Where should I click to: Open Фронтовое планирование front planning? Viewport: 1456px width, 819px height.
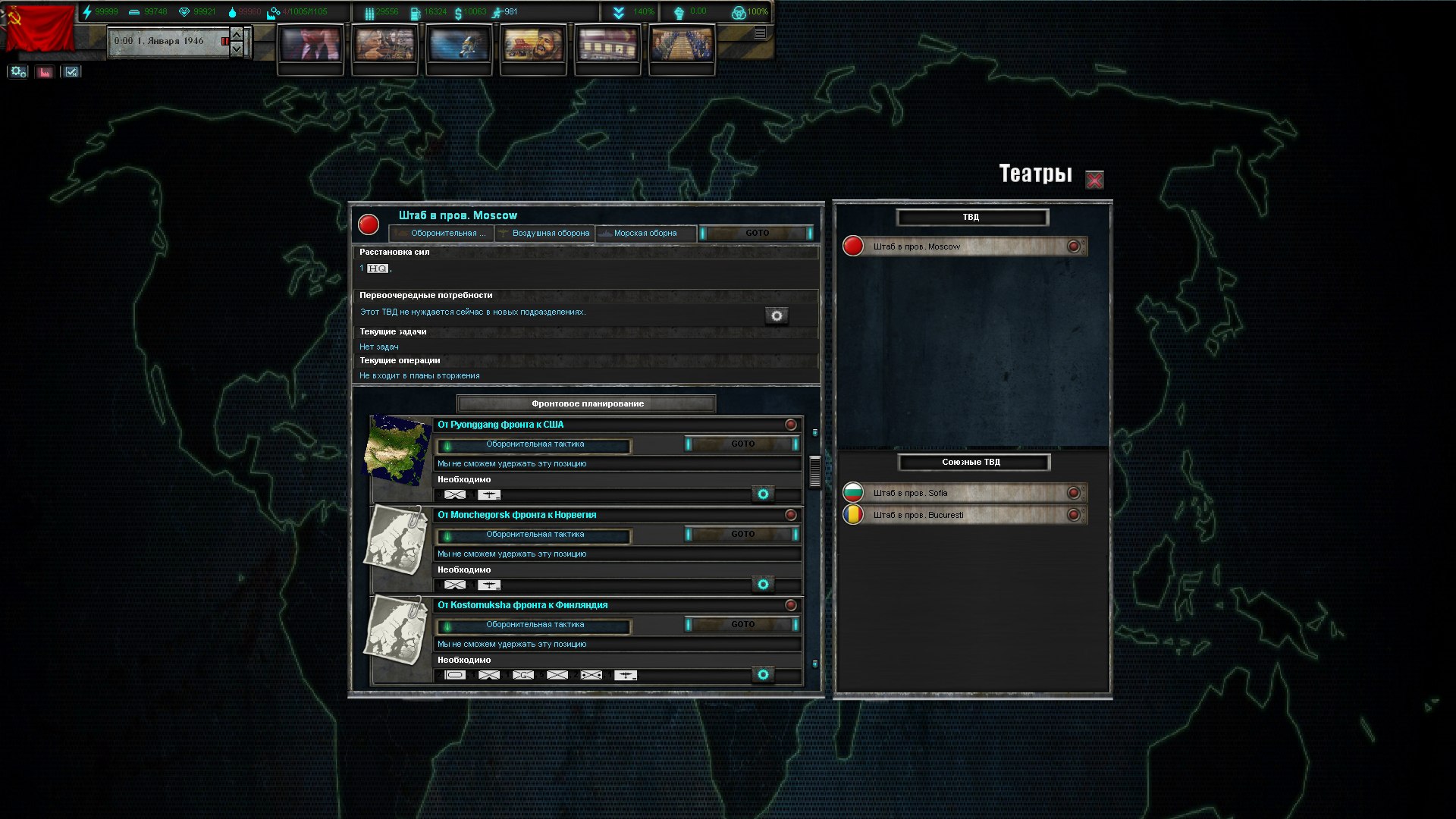(x=586, y=403)
